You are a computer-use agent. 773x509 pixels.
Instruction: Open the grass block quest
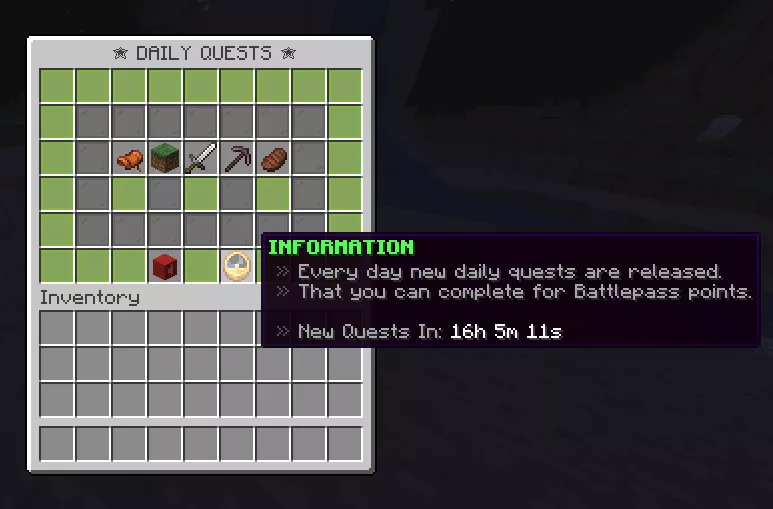click(x=165, y=158)
